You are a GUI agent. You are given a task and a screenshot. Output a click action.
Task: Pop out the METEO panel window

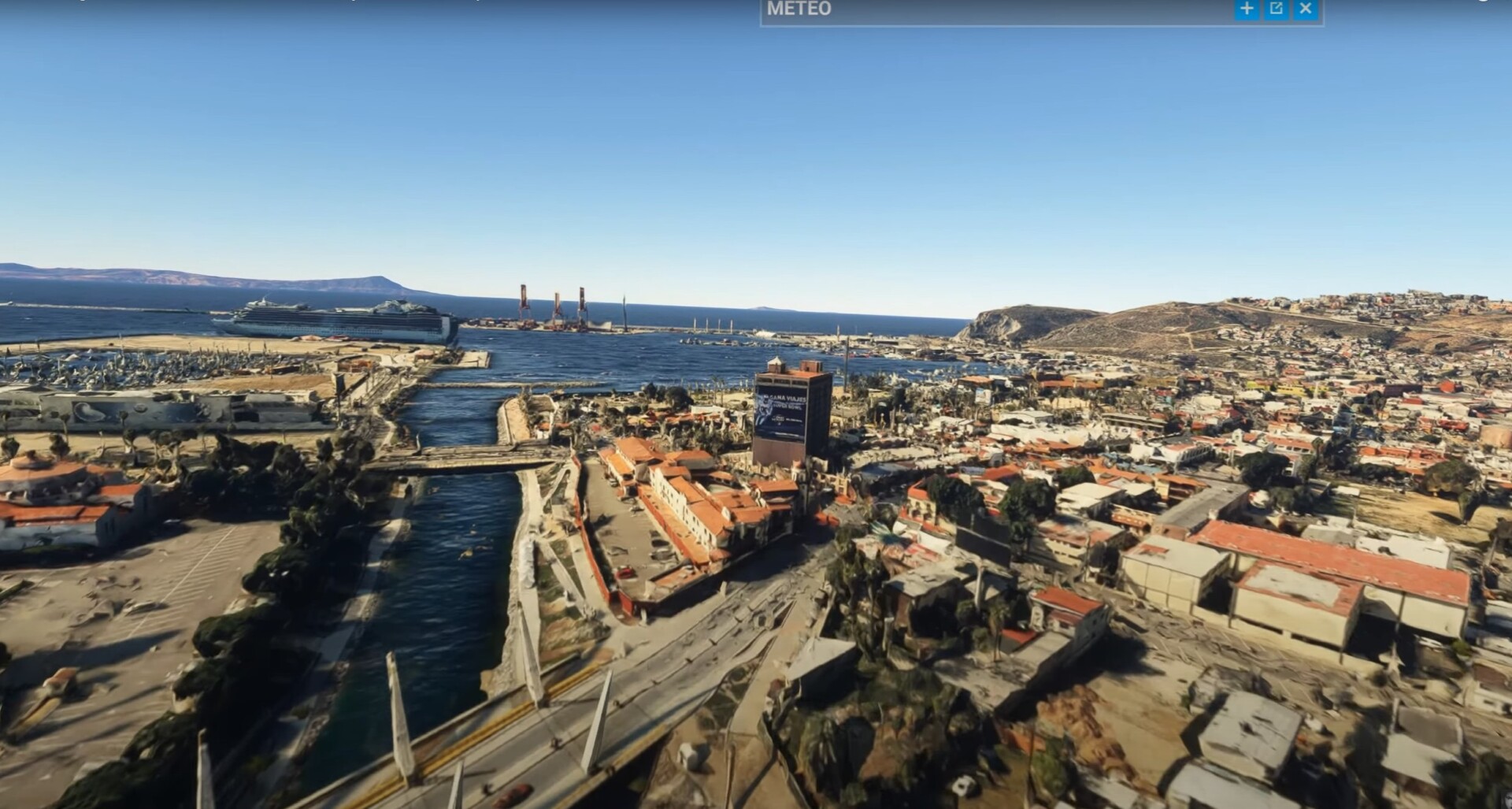pos(1277,9)
